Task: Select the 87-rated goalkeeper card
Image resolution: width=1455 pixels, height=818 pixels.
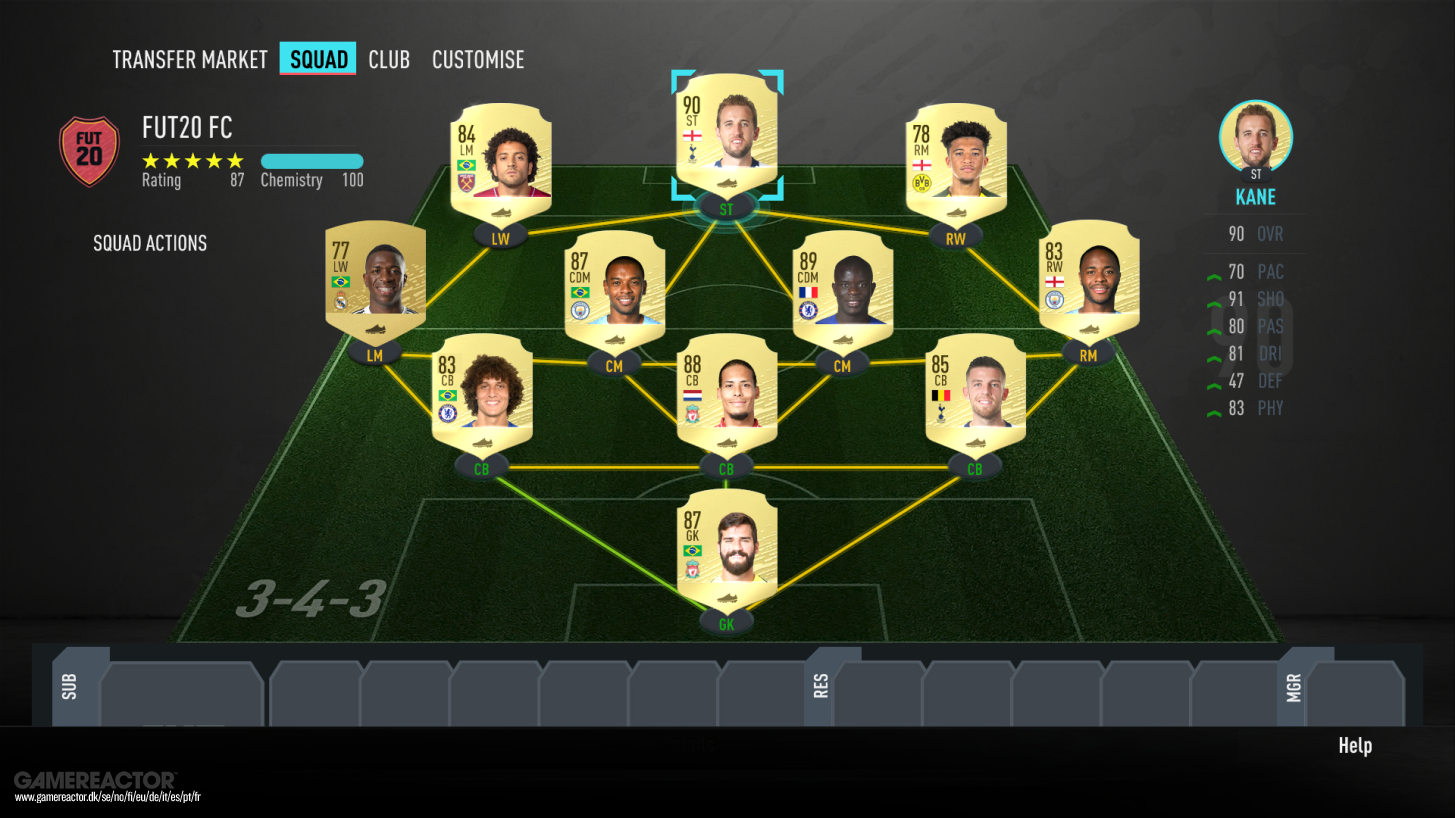Action: pyautogui.click(x=727, y=547)
